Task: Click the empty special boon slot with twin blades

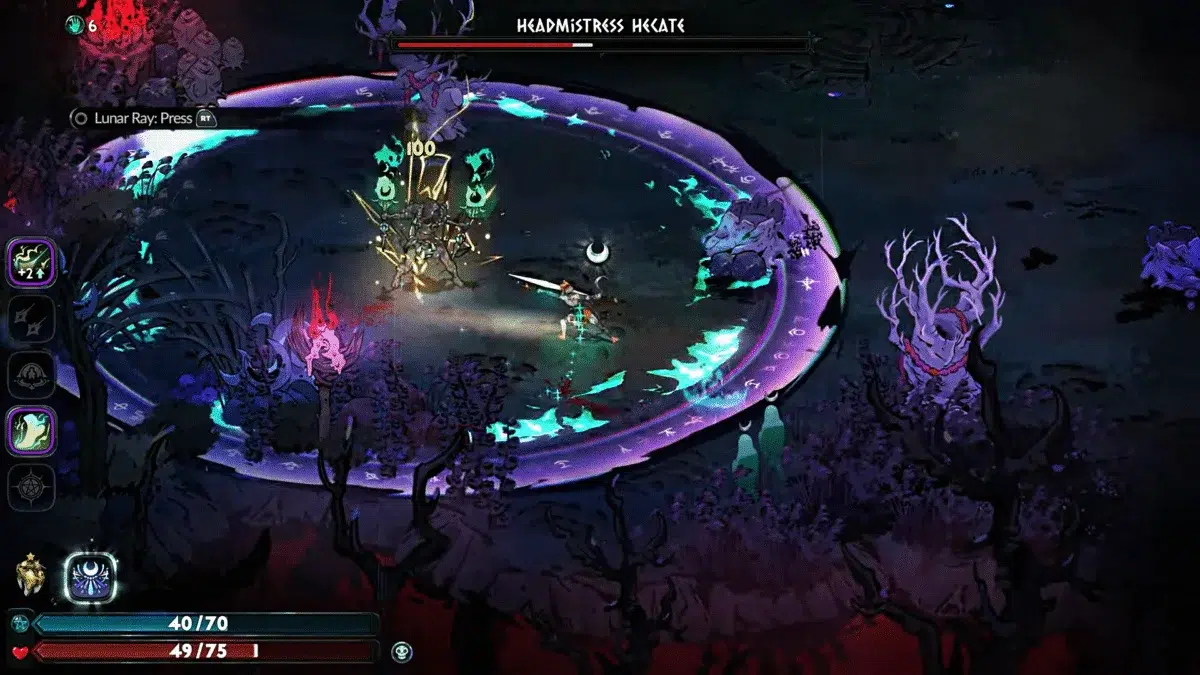Action: (x=31, y=320)
